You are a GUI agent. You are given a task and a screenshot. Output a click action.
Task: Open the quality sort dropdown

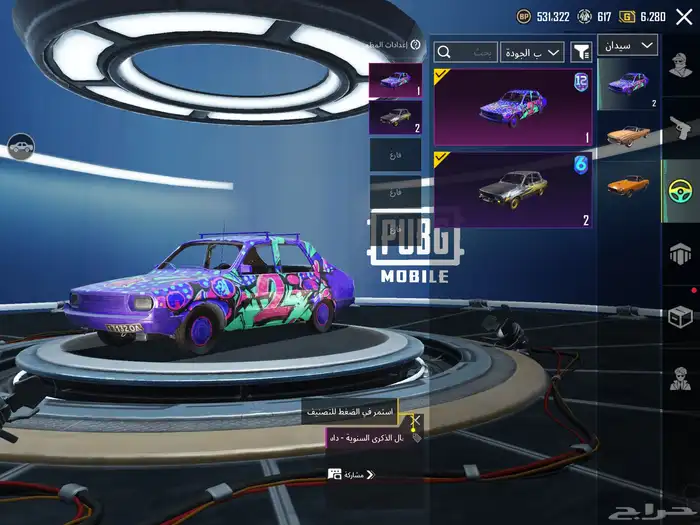[x=534, y=52]
